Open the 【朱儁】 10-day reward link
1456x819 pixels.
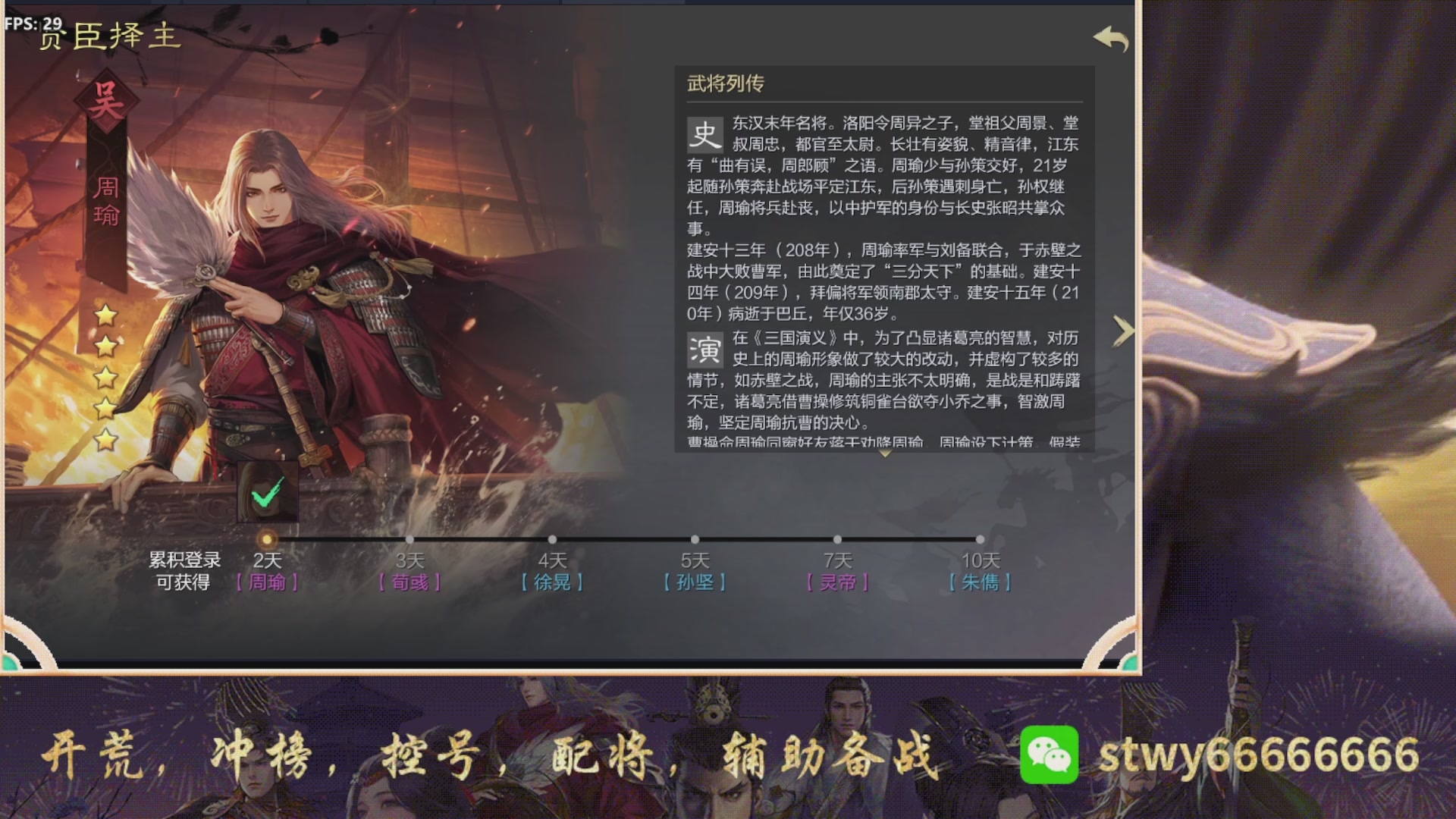coord(981,582)
